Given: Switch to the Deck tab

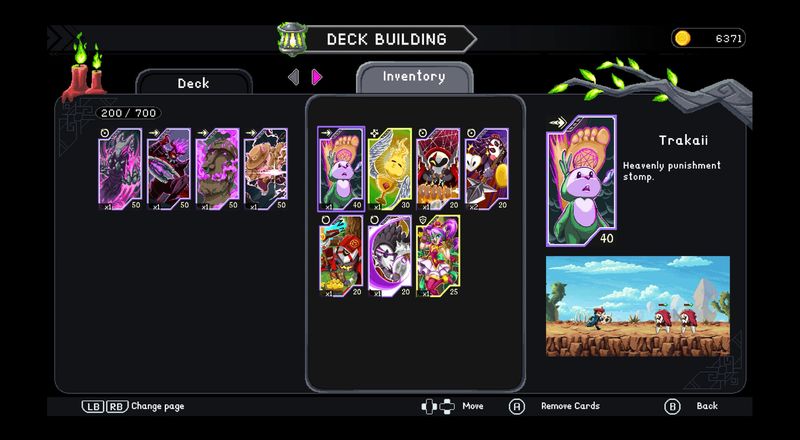Looking at the screenshot, I should [193, 83].
